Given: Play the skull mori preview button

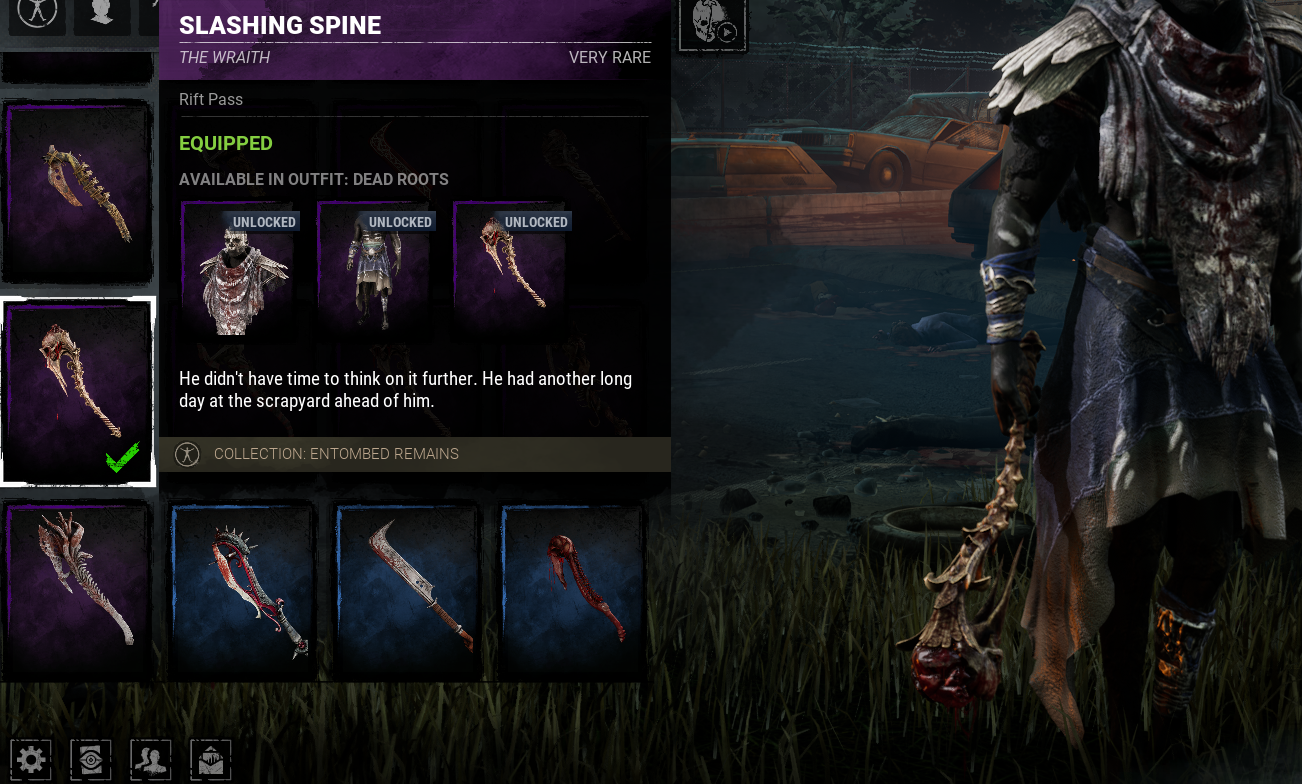Looking at the screenshot, I should 712,23.
